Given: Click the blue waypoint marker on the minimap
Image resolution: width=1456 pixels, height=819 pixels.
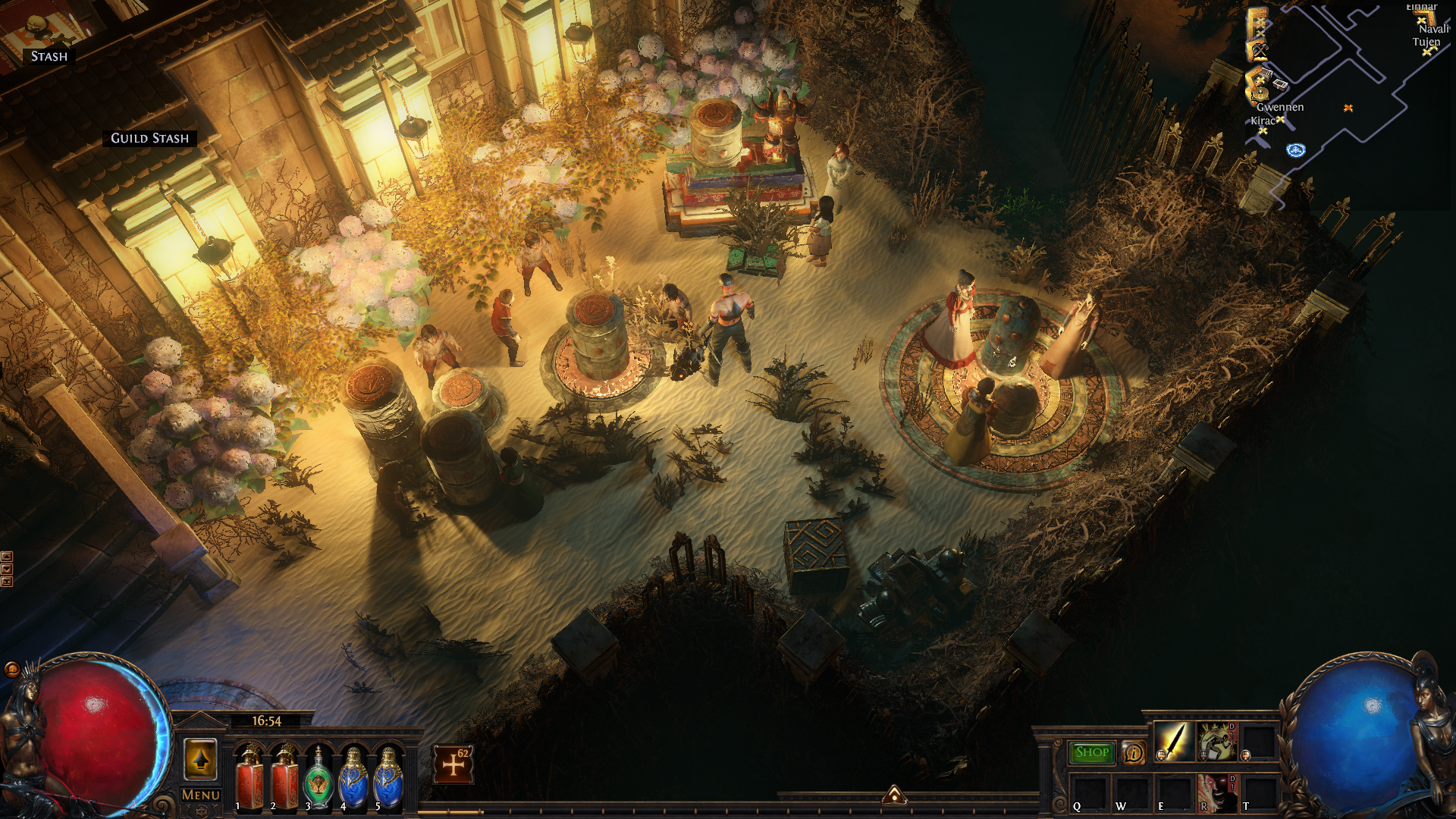Looking at the screenshot, I should coord(1295,150).
